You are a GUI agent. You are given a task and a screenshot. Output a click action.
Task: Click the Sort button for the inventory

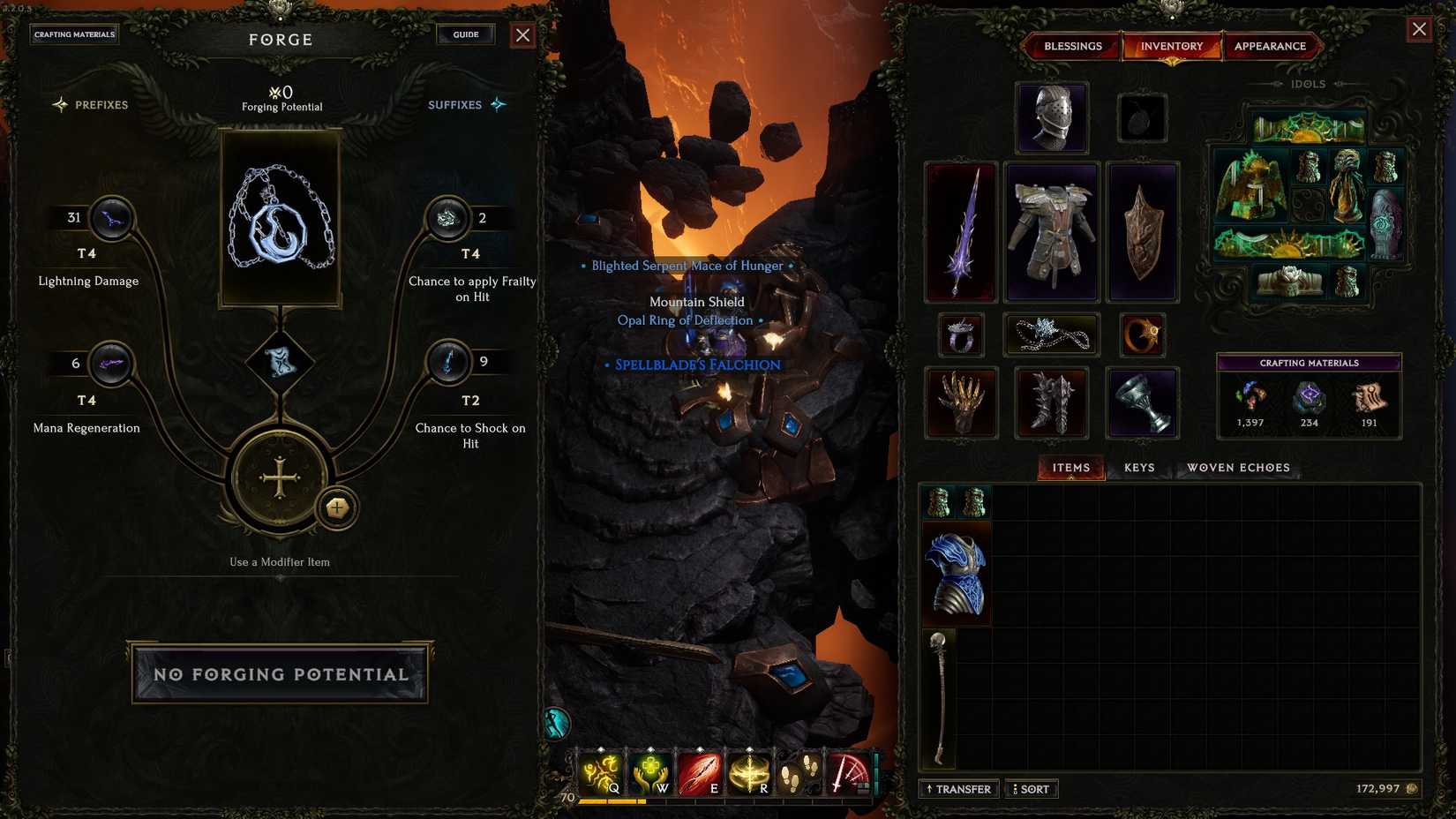[x=1031, y=789]
